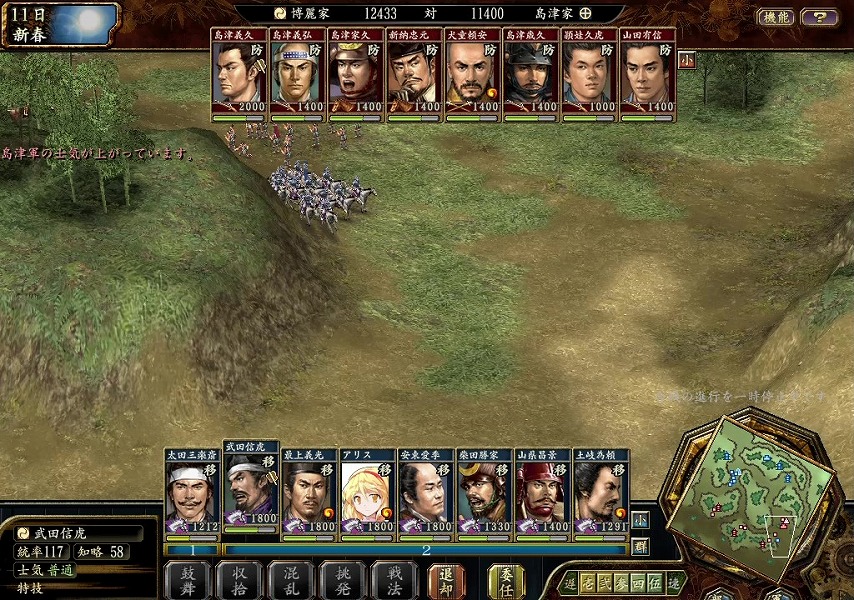Open the 機能 function menu
Screen dimensions: 854x600
tap(775, 17)
